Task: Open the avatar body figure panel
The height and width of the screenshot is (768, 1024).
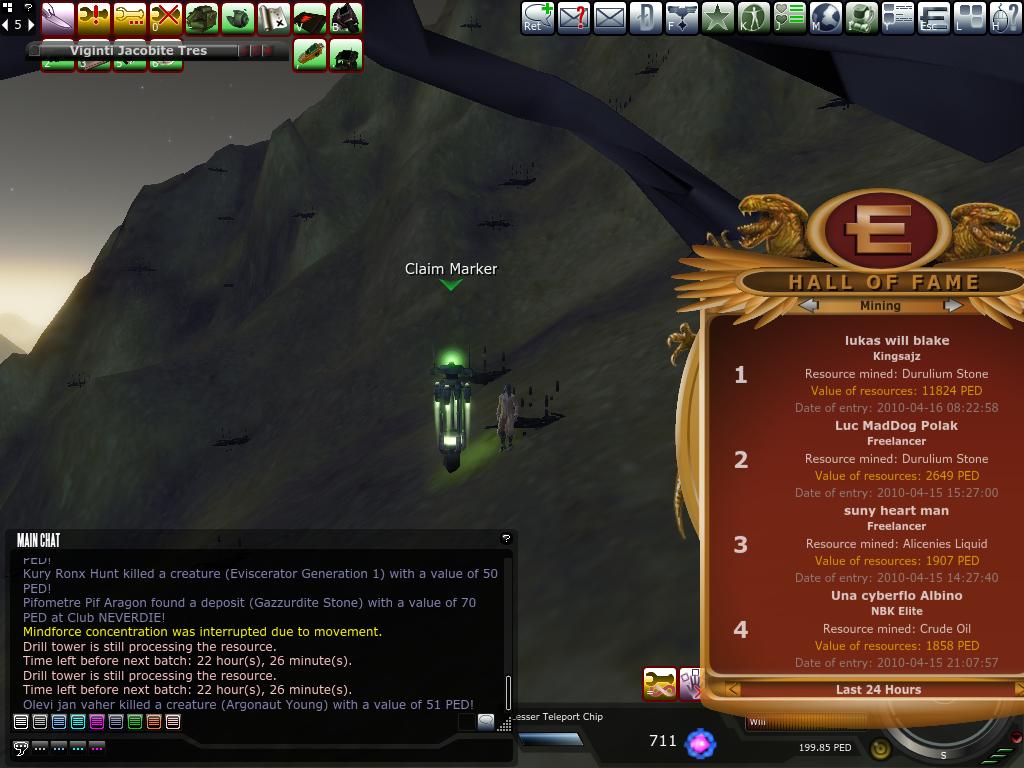Action: 753,18
